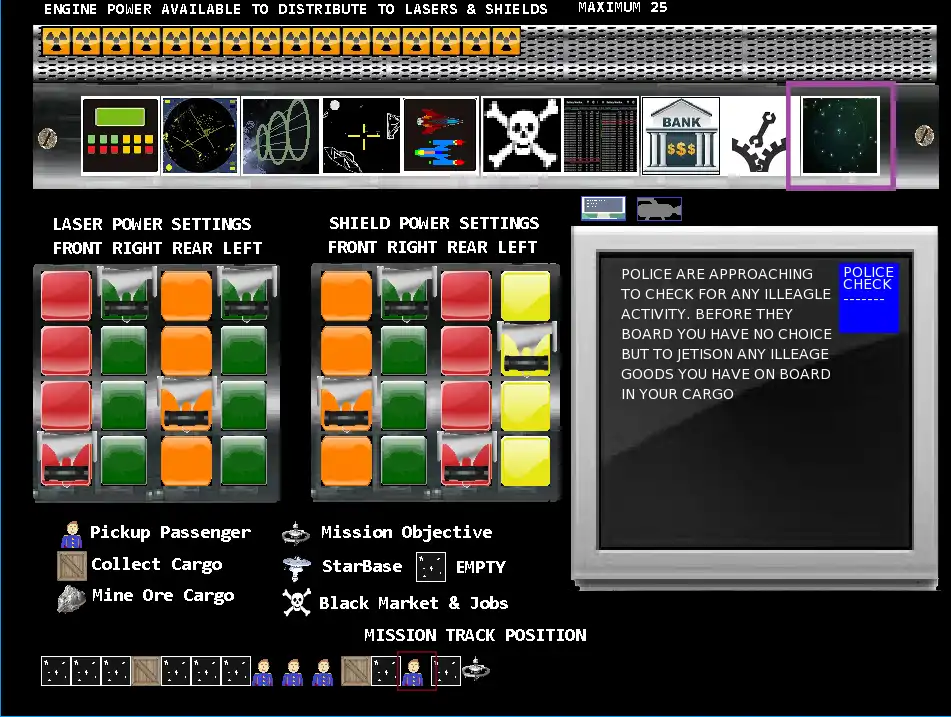
Task: Visit the Bank icon
Action: pos(680,136)
